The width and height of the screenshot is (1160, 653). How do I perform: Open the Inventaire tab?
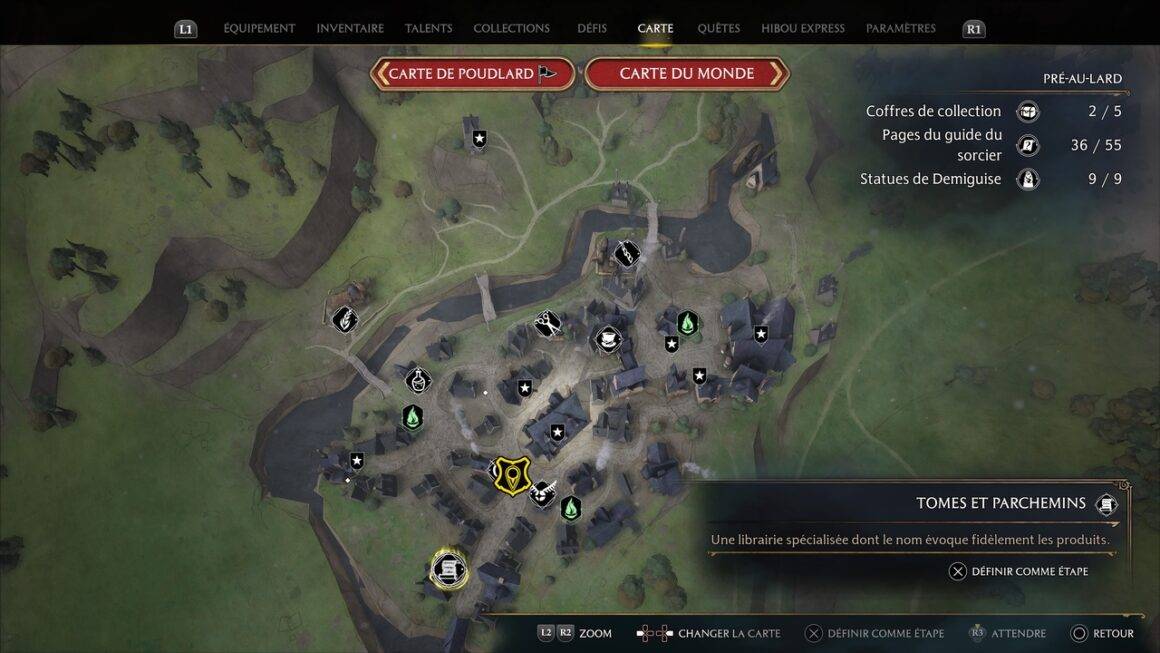[x=350, y=28]
